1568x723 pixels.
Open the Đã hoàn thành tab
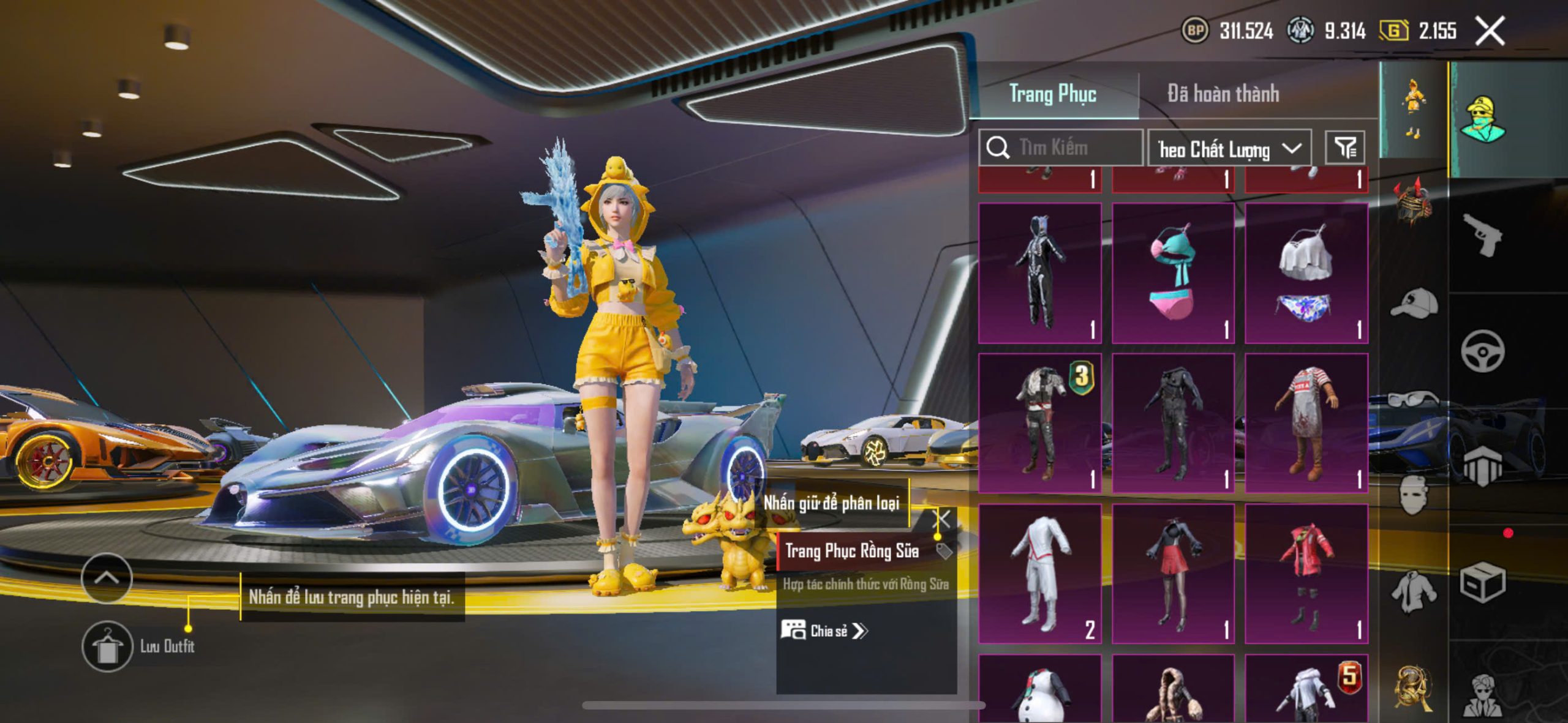click(1223, 94)
